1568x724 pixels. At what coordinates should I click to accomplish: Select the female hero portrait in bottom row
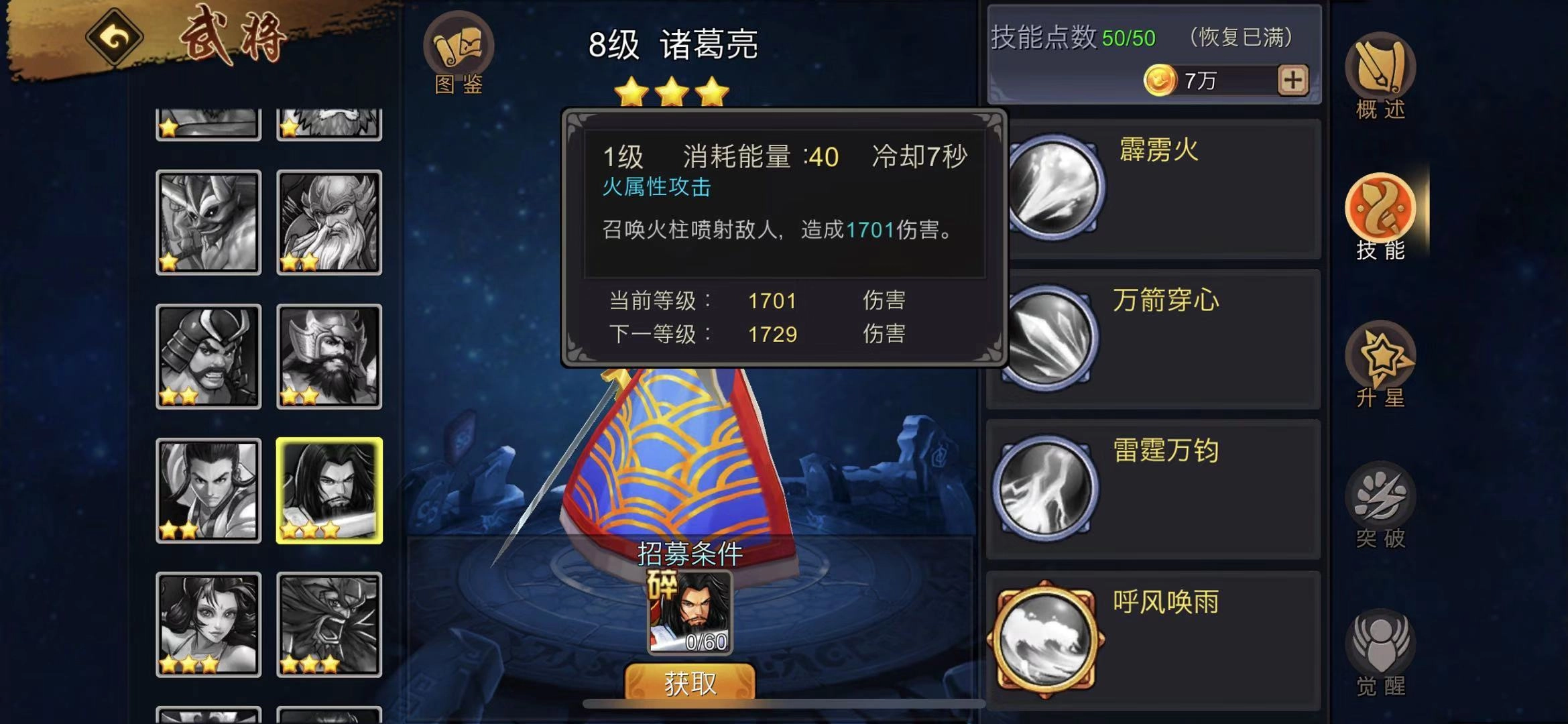point(208,623)
